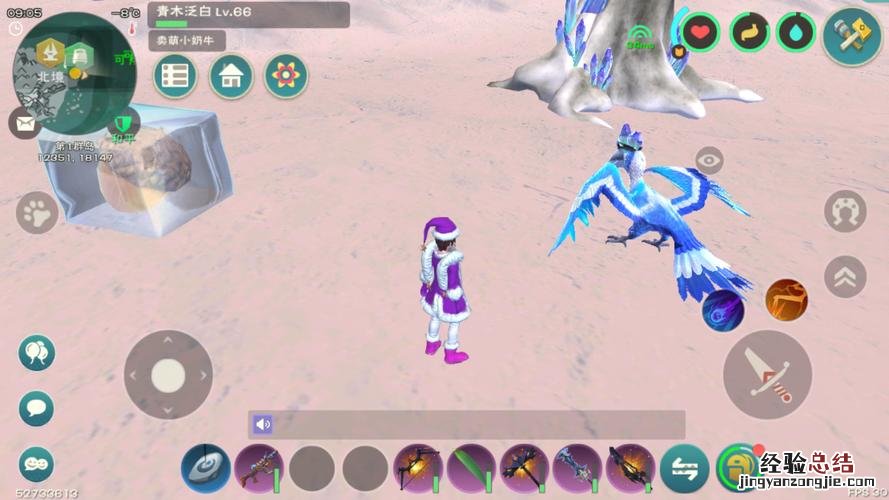Open the mail envelope icon

pyautogui.click(x=24, y=123)
